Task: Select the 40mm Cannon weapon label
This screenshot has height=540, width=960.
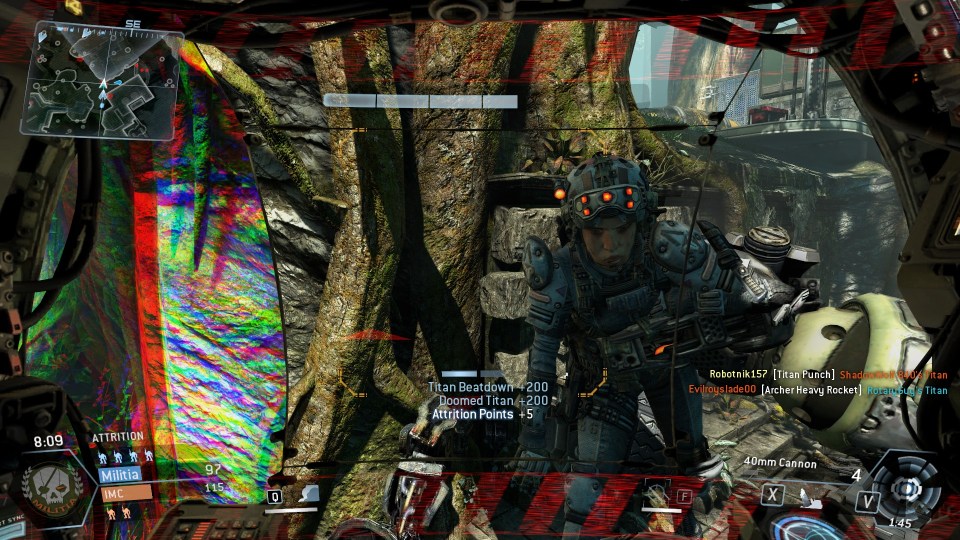Action: coord(780,463)
